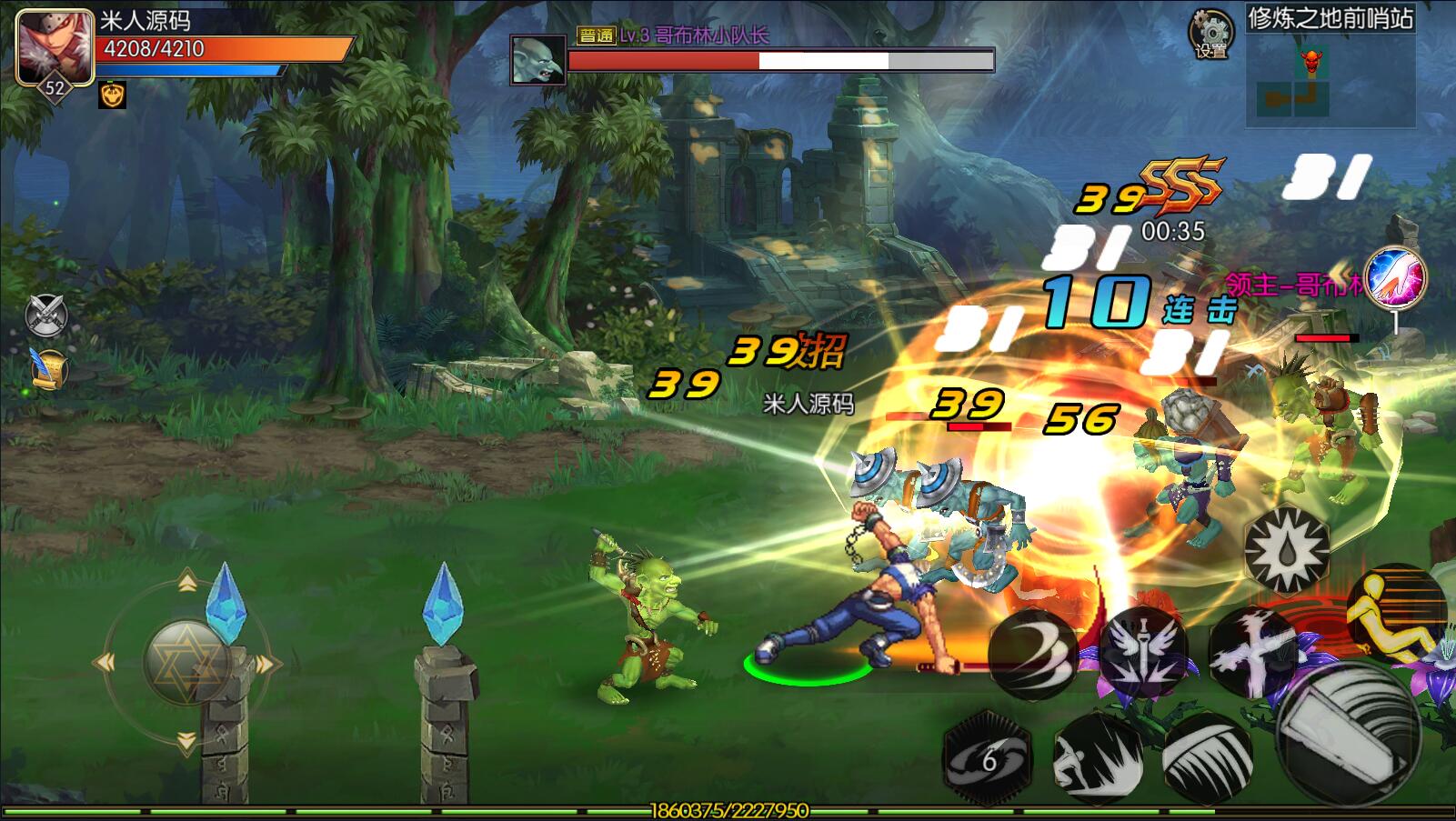Image resolution: width=1456 pixels, height=821 pixels.
Task: Tap the swirl skill on cooldown showing 6
Action: [989, 759]
